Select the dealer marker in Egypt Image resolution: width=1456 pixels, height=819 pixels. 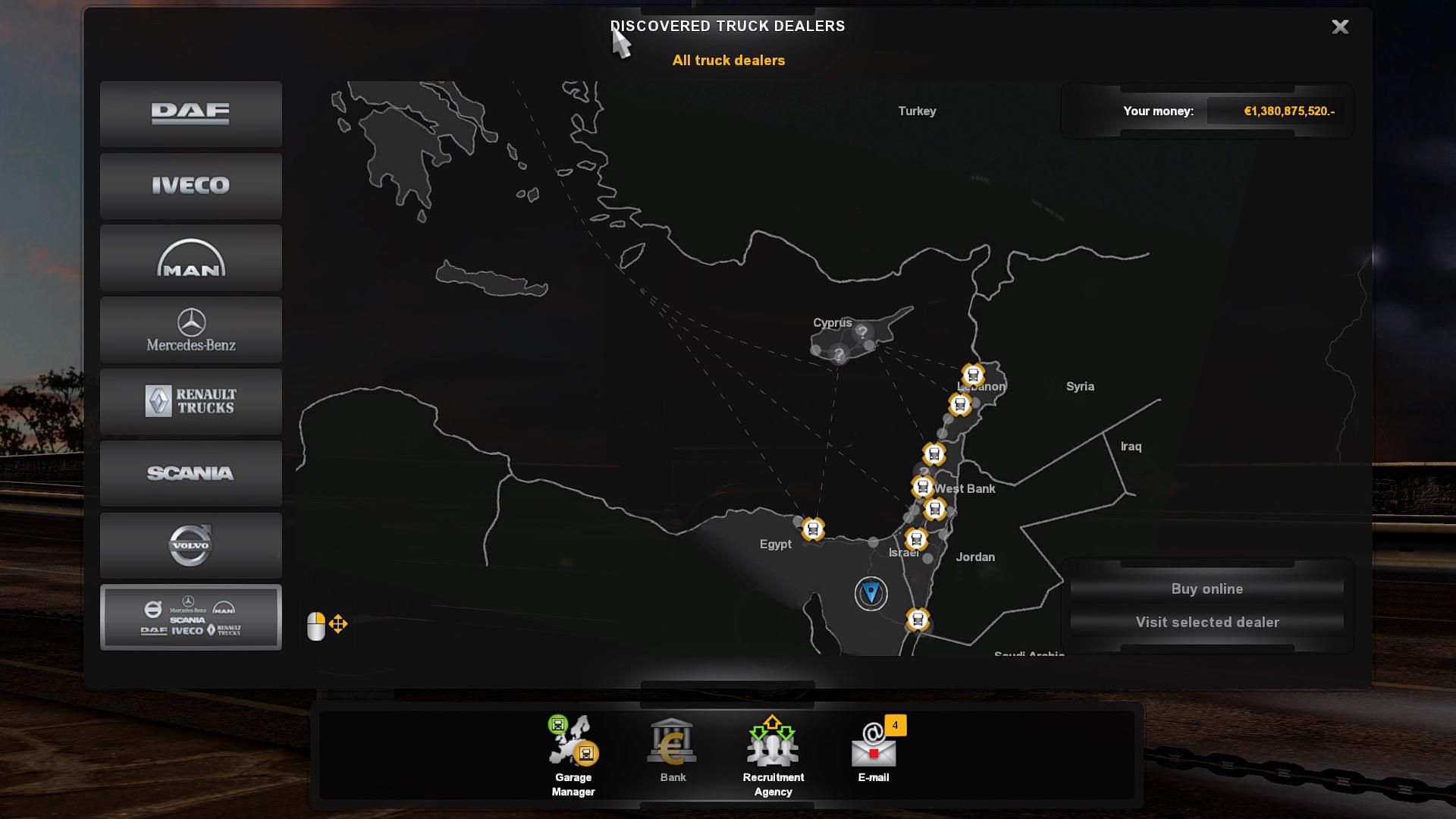tap(814, 527)
